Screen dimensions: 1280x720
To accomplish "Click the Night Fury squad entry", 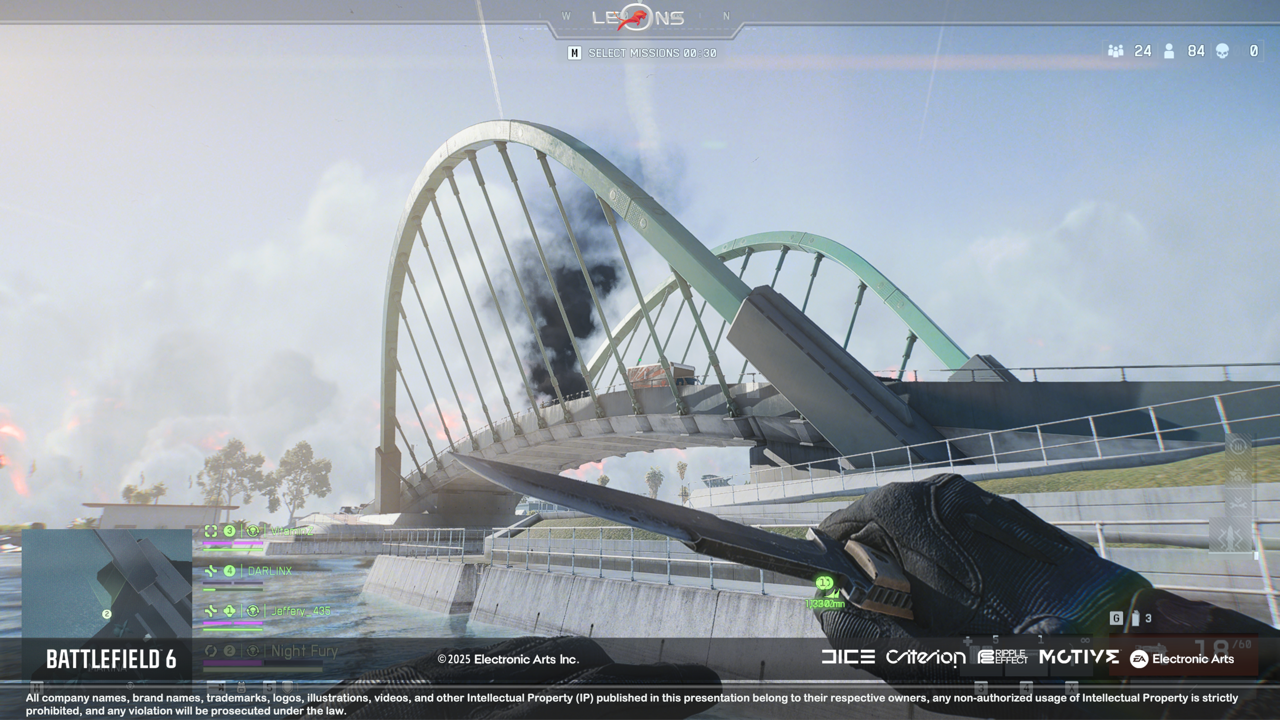I will click(304, 651).
